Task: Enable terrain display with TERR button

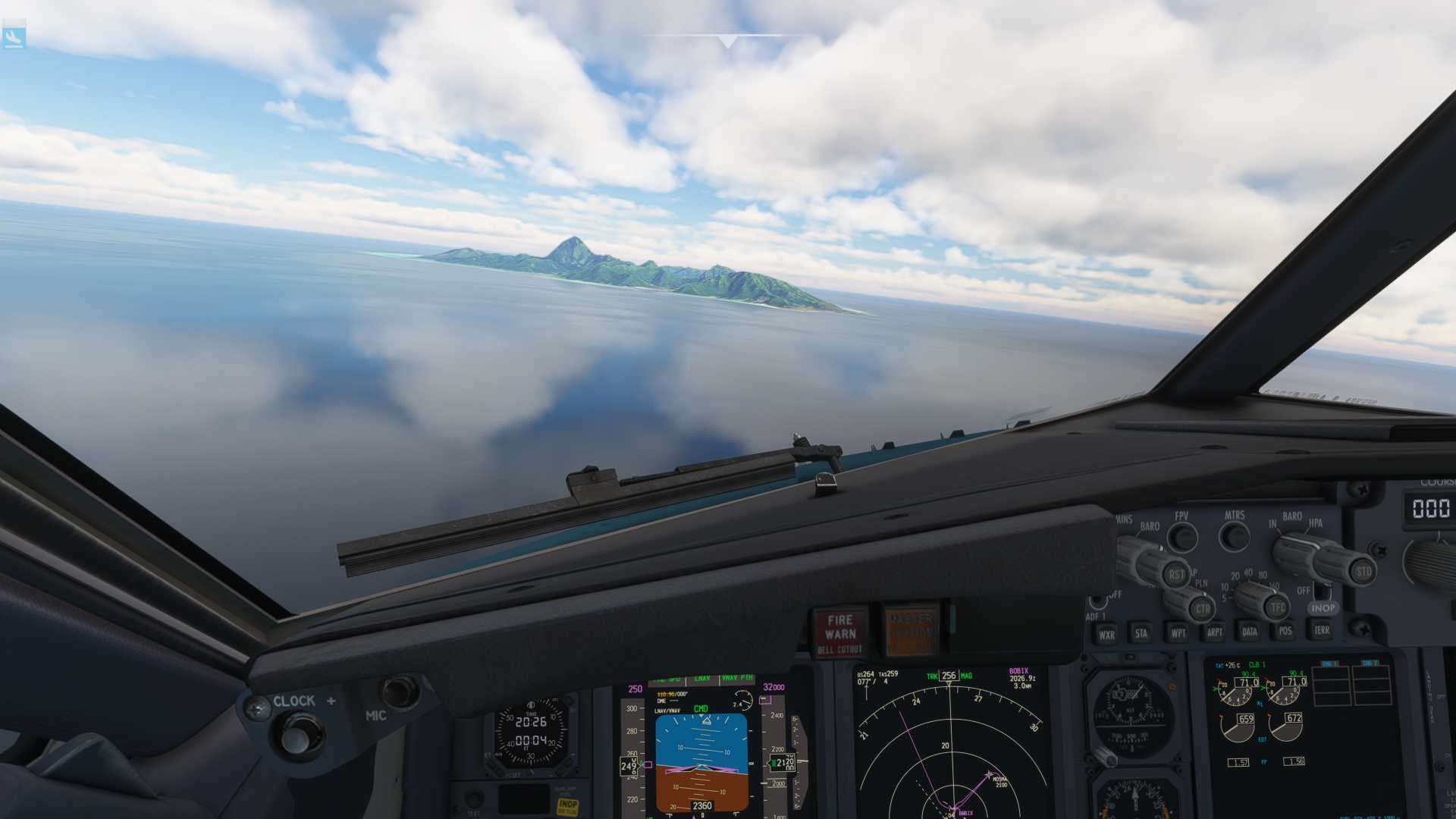Action: 1321,629
